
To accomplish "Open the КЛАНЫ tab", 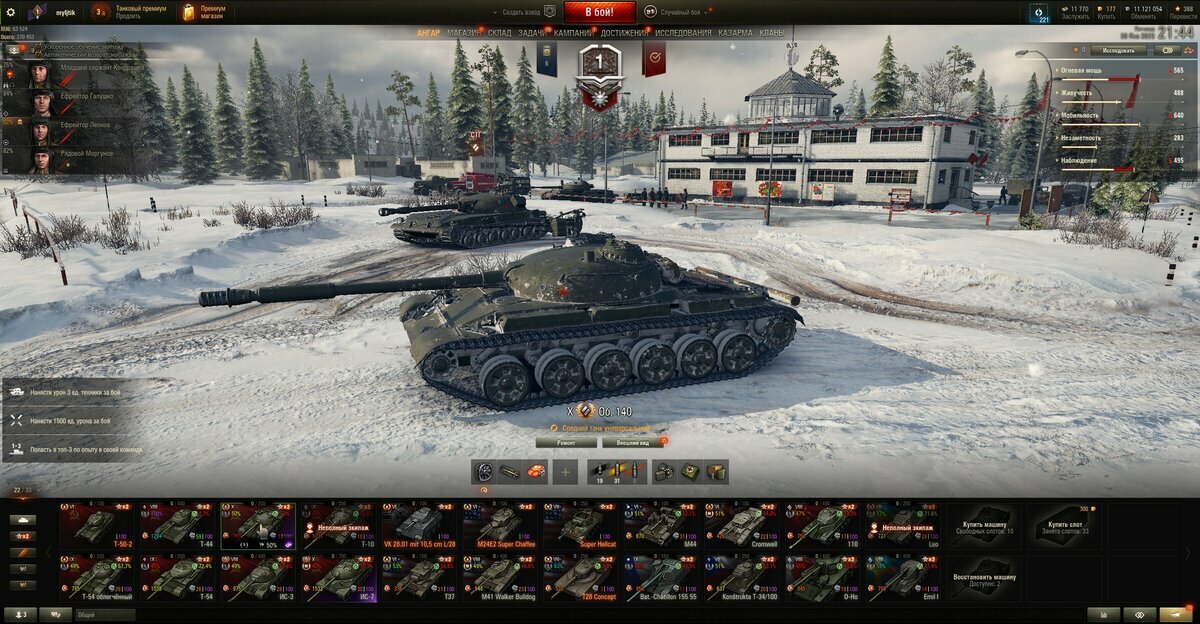I will coord(771,33).
